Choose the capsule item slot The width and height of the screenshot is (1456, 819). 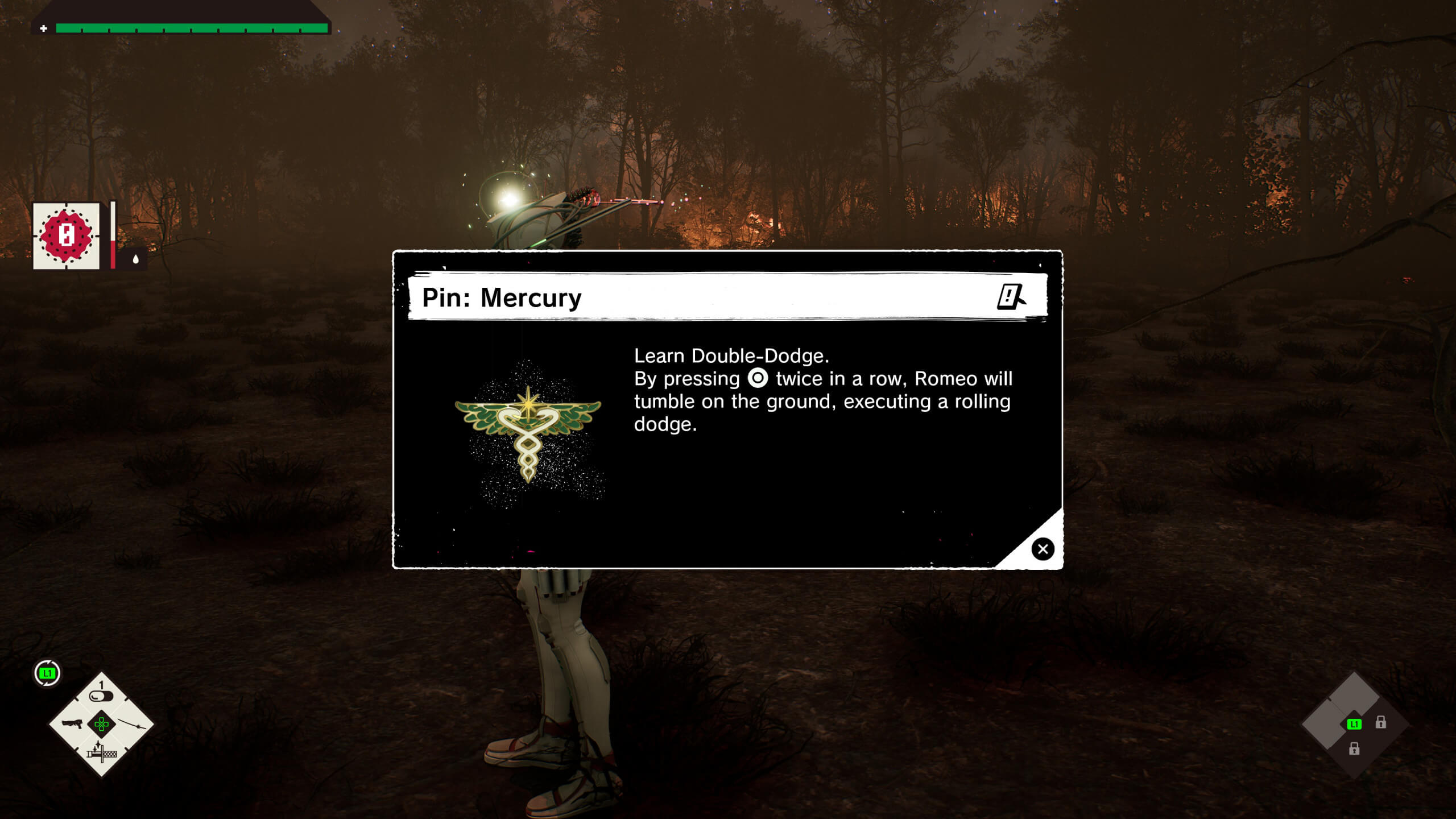point(102,695)
